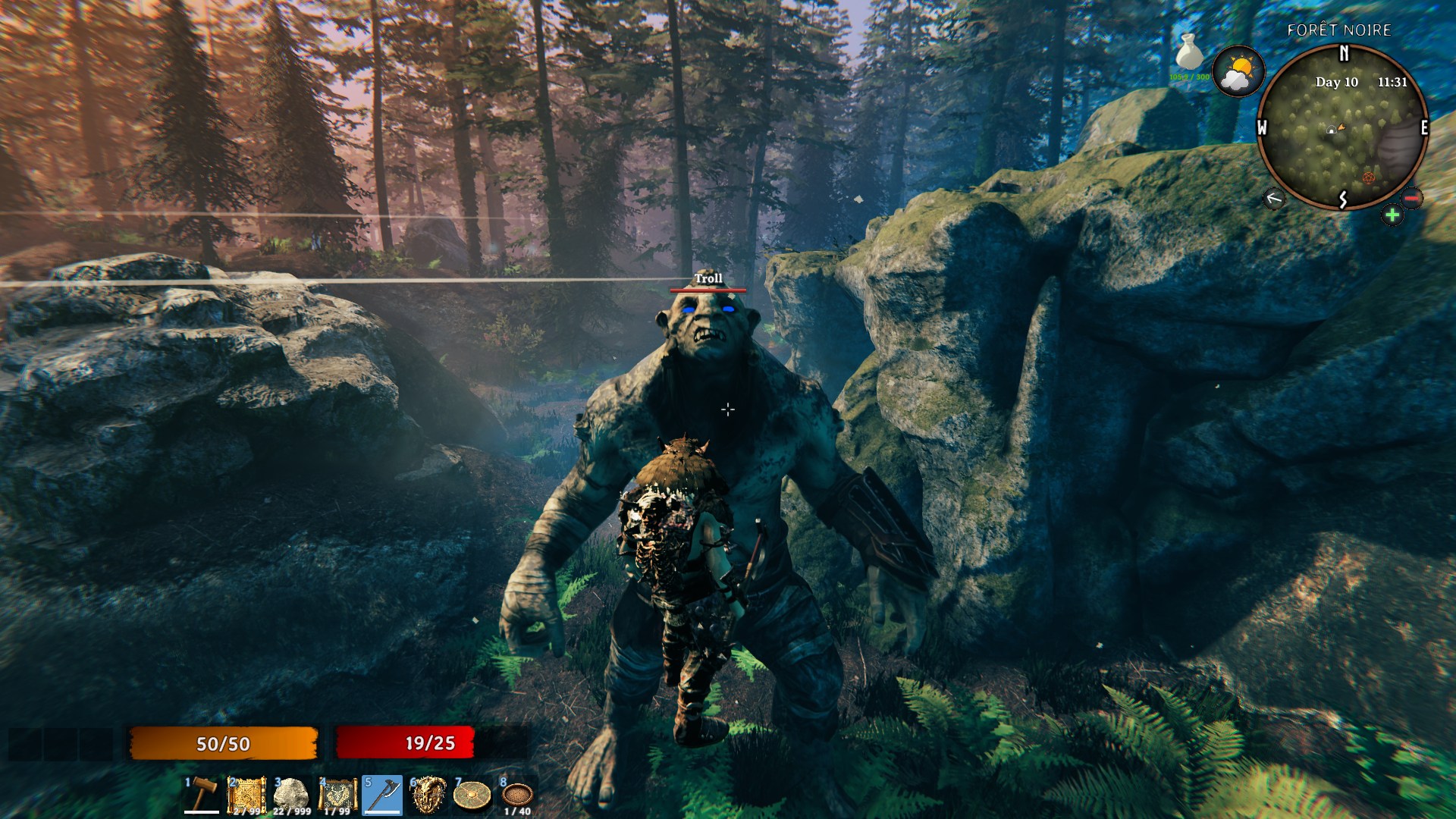The image size is (1456, 819).
Task: Click the red boss marker on the minimap
Action: click(1369, 179)
